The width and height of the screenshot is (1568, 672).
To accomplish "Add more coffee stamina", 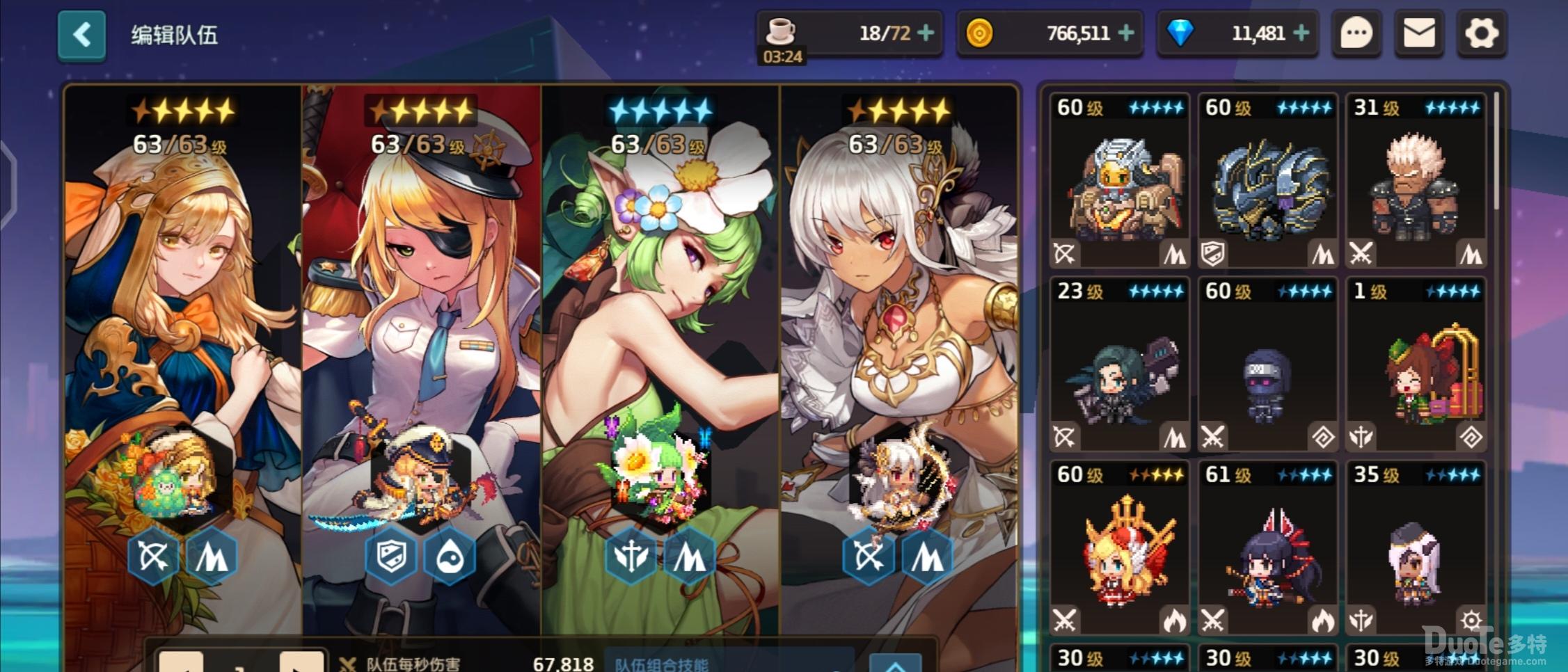I will tap(926, 33).
